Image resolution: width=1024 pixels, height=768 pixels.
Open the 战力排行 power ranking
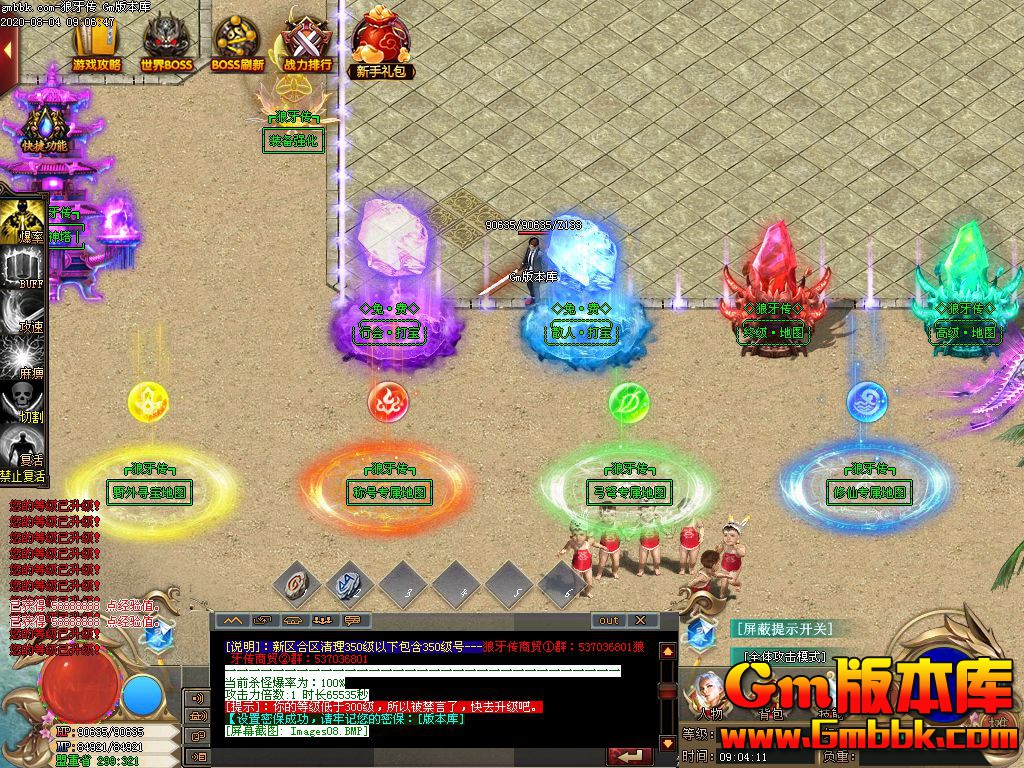click(307, 44)
